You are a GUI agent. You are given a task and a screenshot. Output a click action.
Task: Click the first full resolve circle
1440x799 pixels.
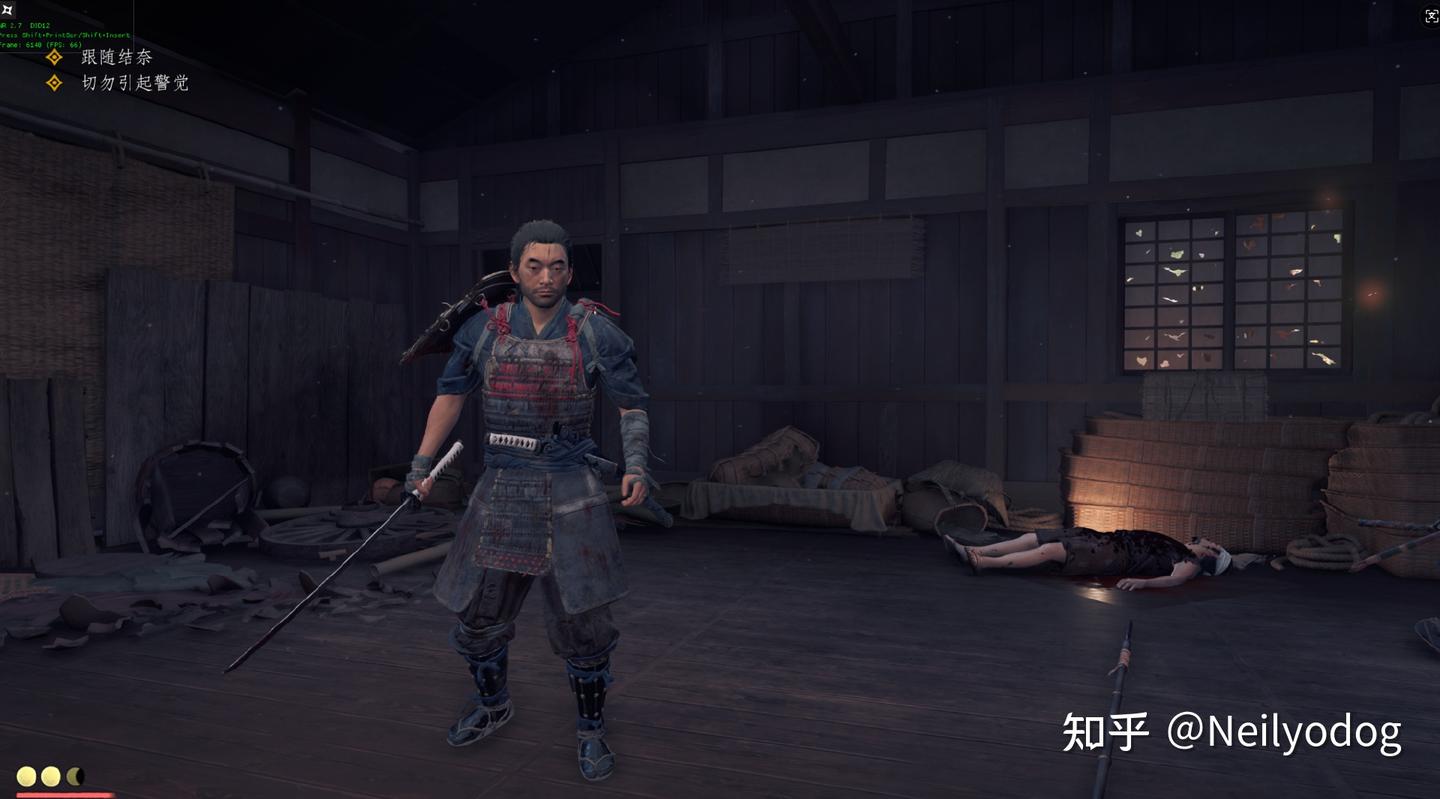27,775
